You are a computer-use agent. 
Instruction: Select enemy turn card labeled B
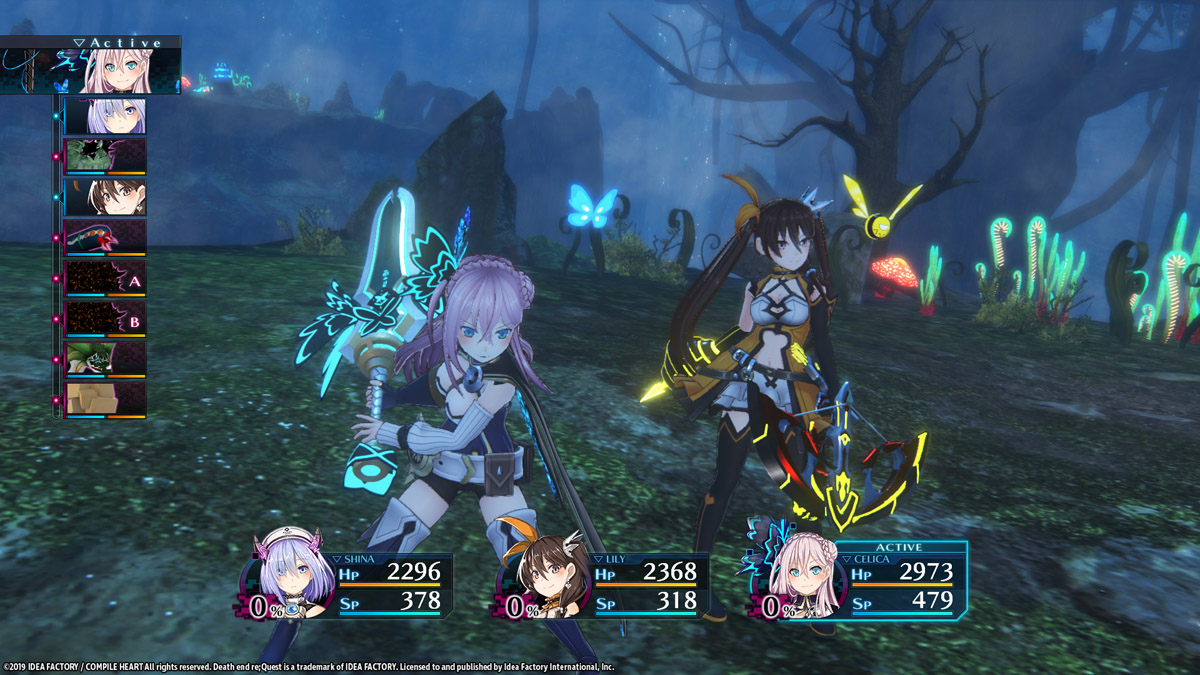click(105, 320)
